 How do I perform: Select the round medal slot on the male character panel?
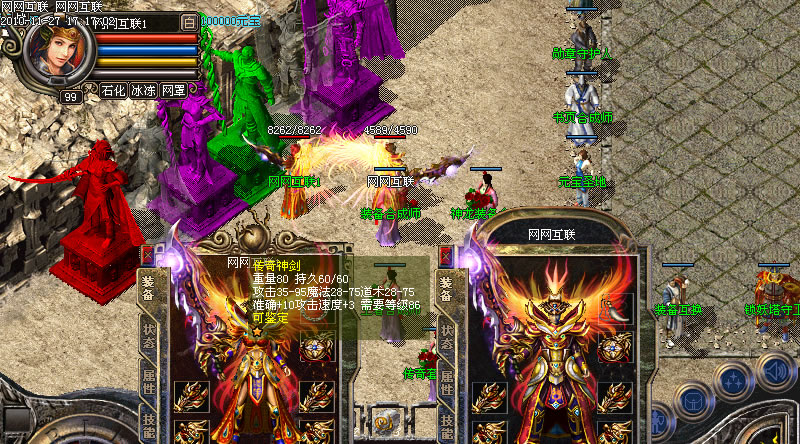point(617,349)
